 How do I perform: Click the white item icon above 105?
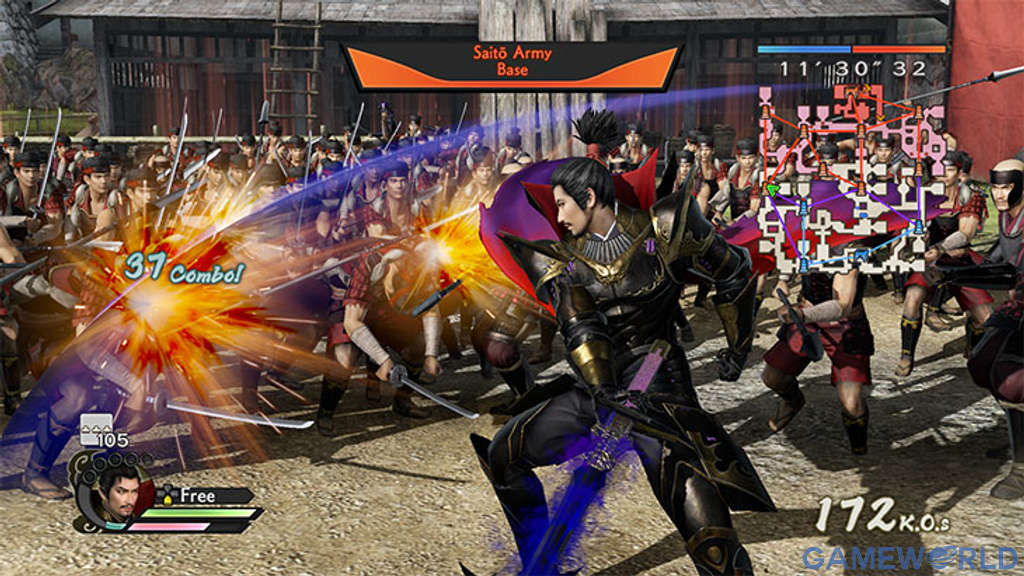96,424
